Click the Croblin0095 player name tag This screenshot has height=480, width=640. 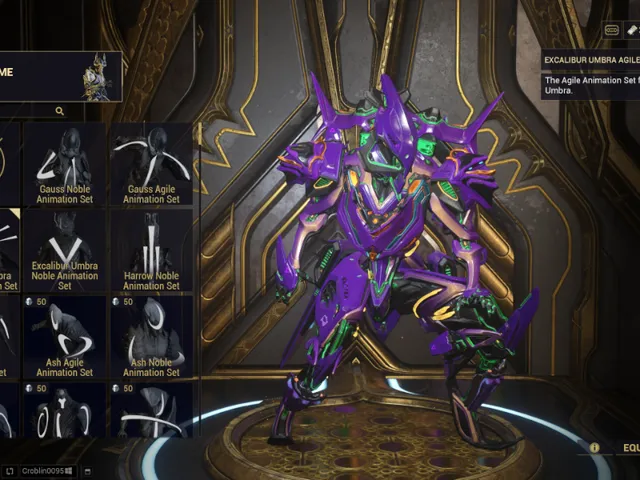click(42, 470)
